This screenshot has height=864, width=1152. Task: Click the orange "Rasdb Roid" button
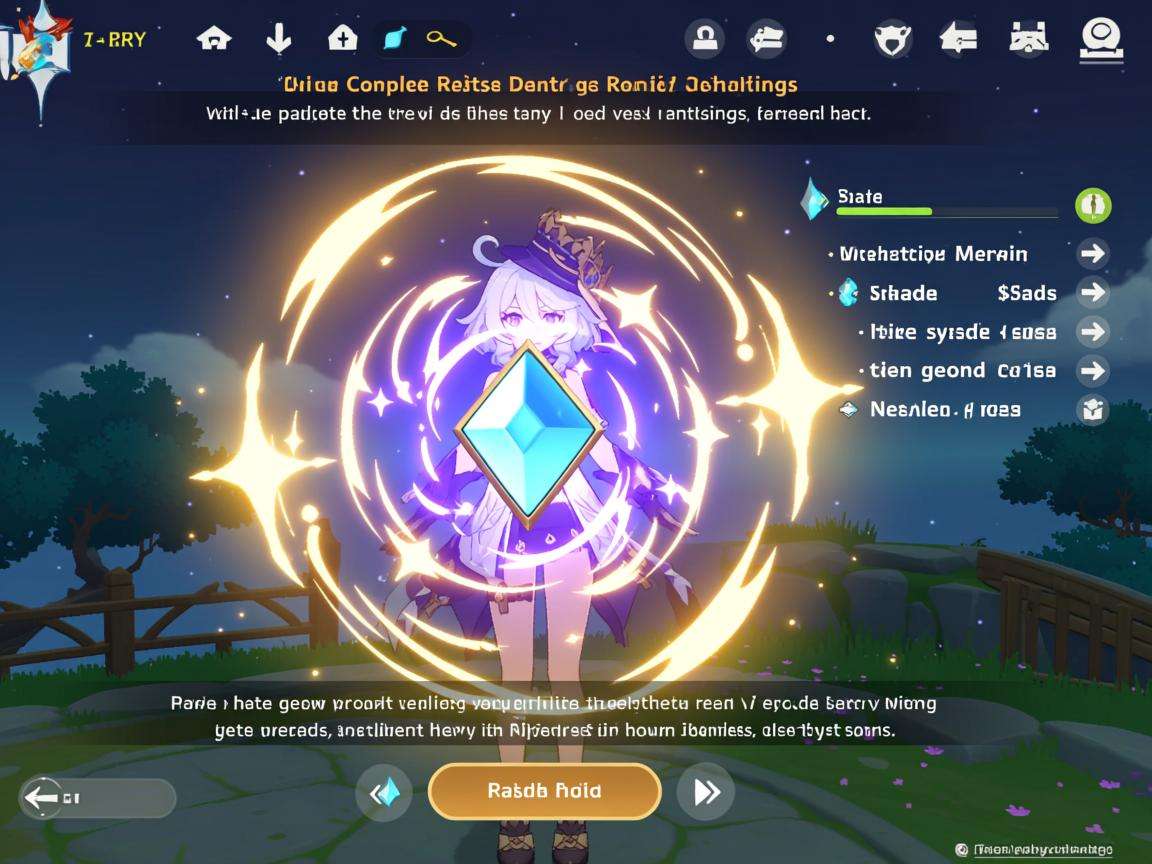[544, 791]
